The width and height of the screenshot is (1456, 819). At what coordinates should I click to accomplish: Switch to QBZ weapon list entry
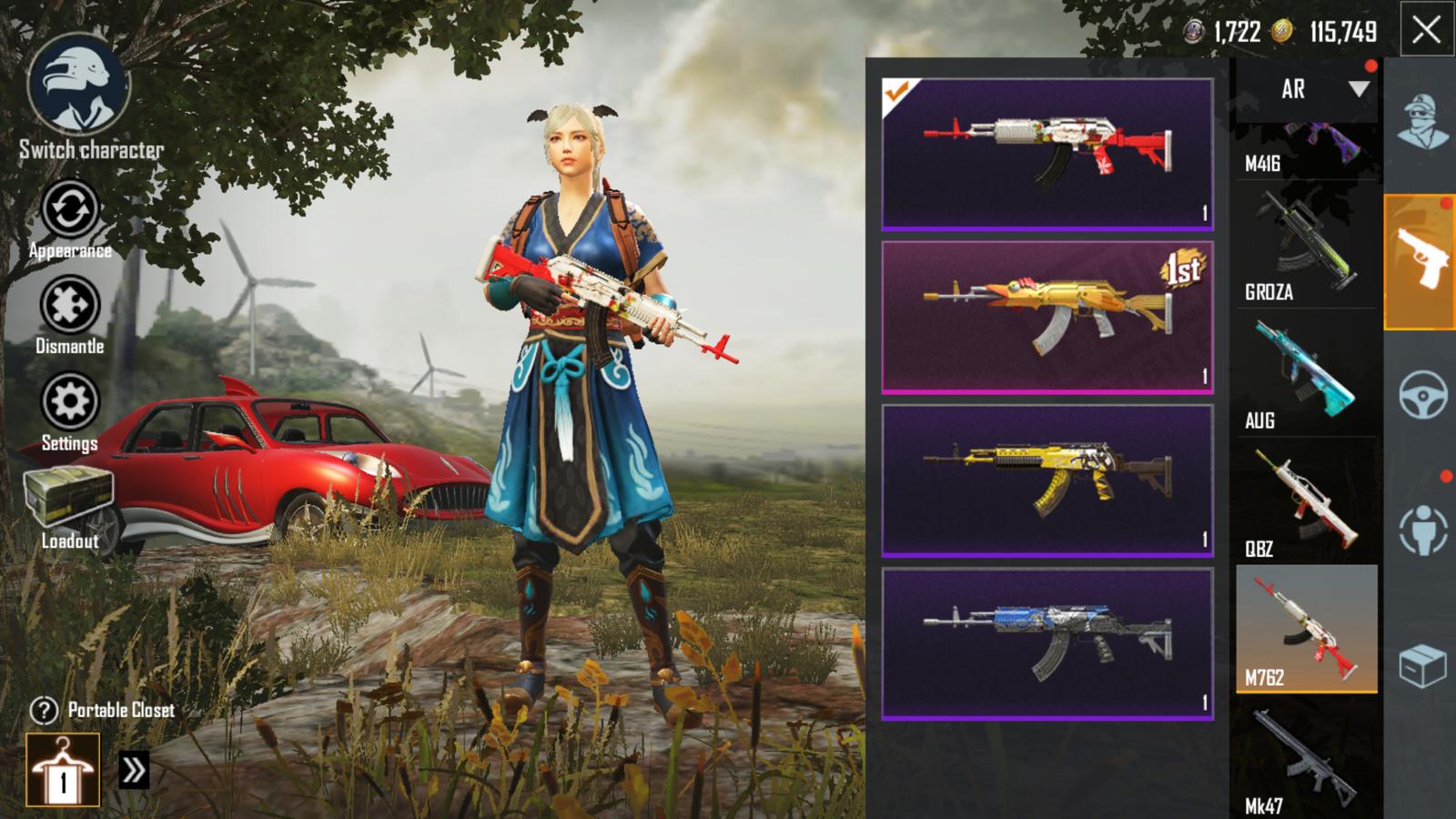[x=1306, y=502]
